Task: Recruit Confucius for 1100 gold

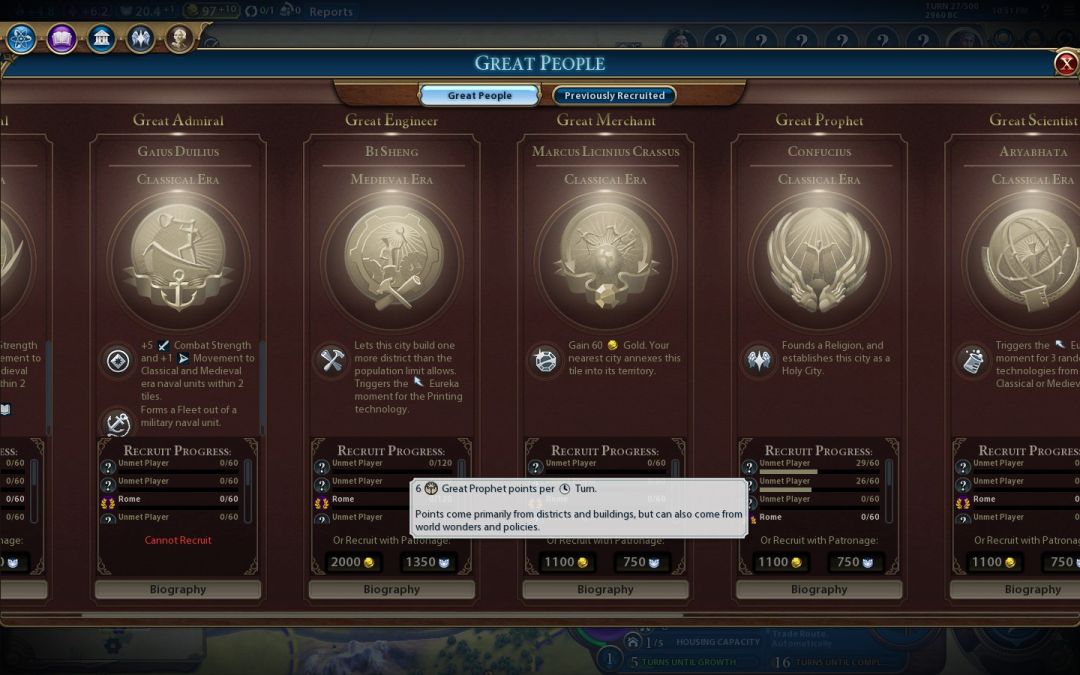Action: click(780, 562)
